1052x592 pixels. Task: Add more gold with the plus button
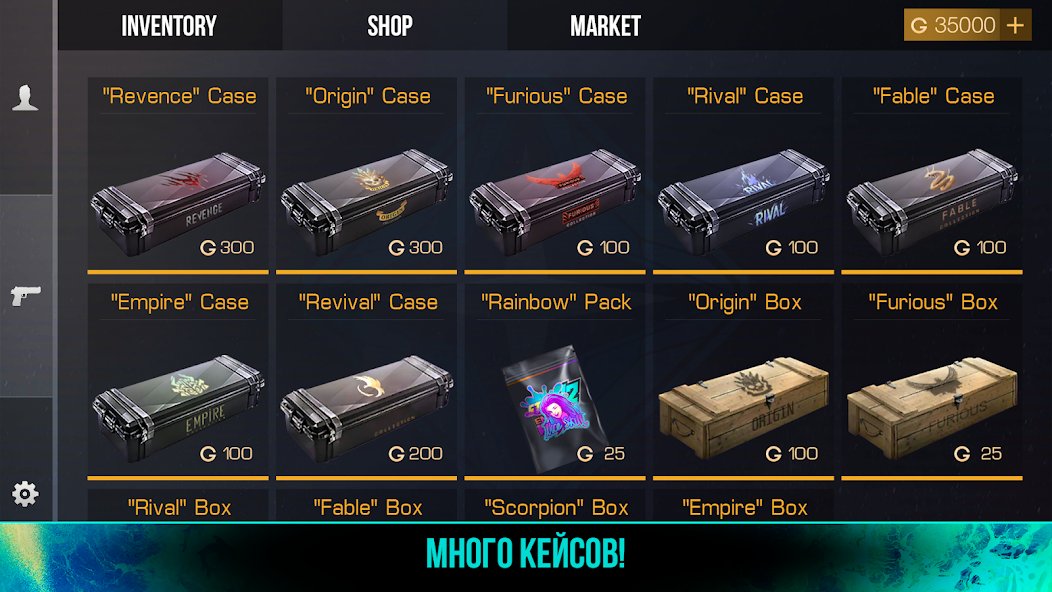click(1016, 26)
